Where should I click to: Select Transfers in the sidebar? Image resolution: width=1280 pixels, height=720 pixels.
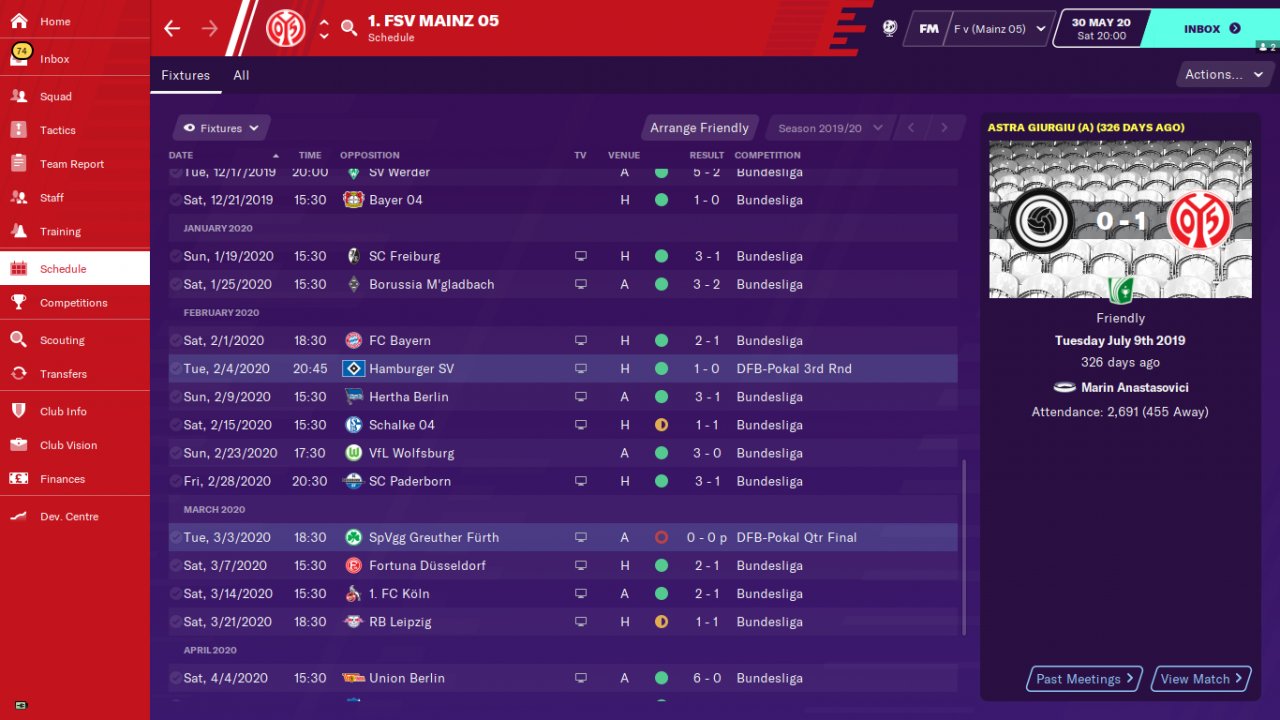point(63,374)
